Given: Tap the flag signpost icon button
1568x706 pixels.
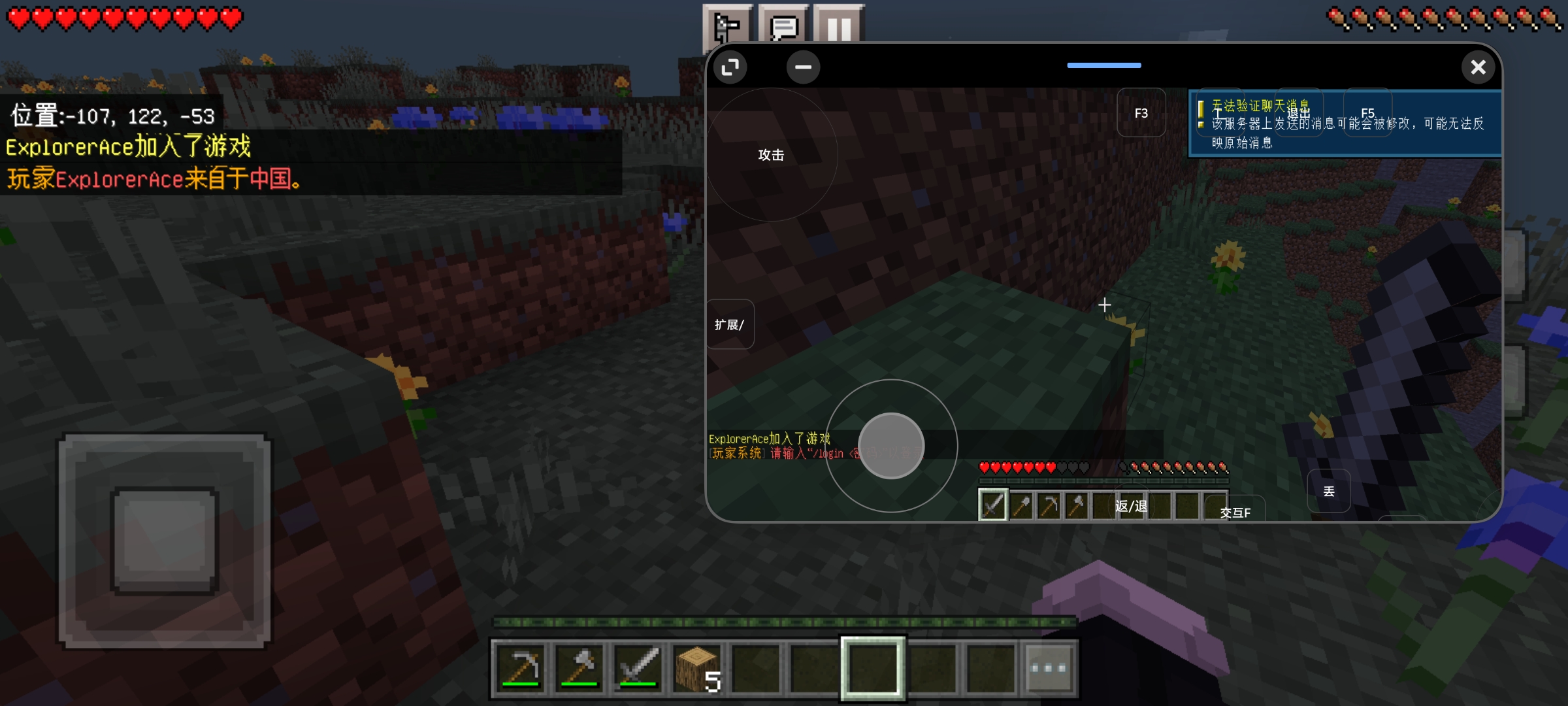Looking at the screenshot, I should 728,27.
